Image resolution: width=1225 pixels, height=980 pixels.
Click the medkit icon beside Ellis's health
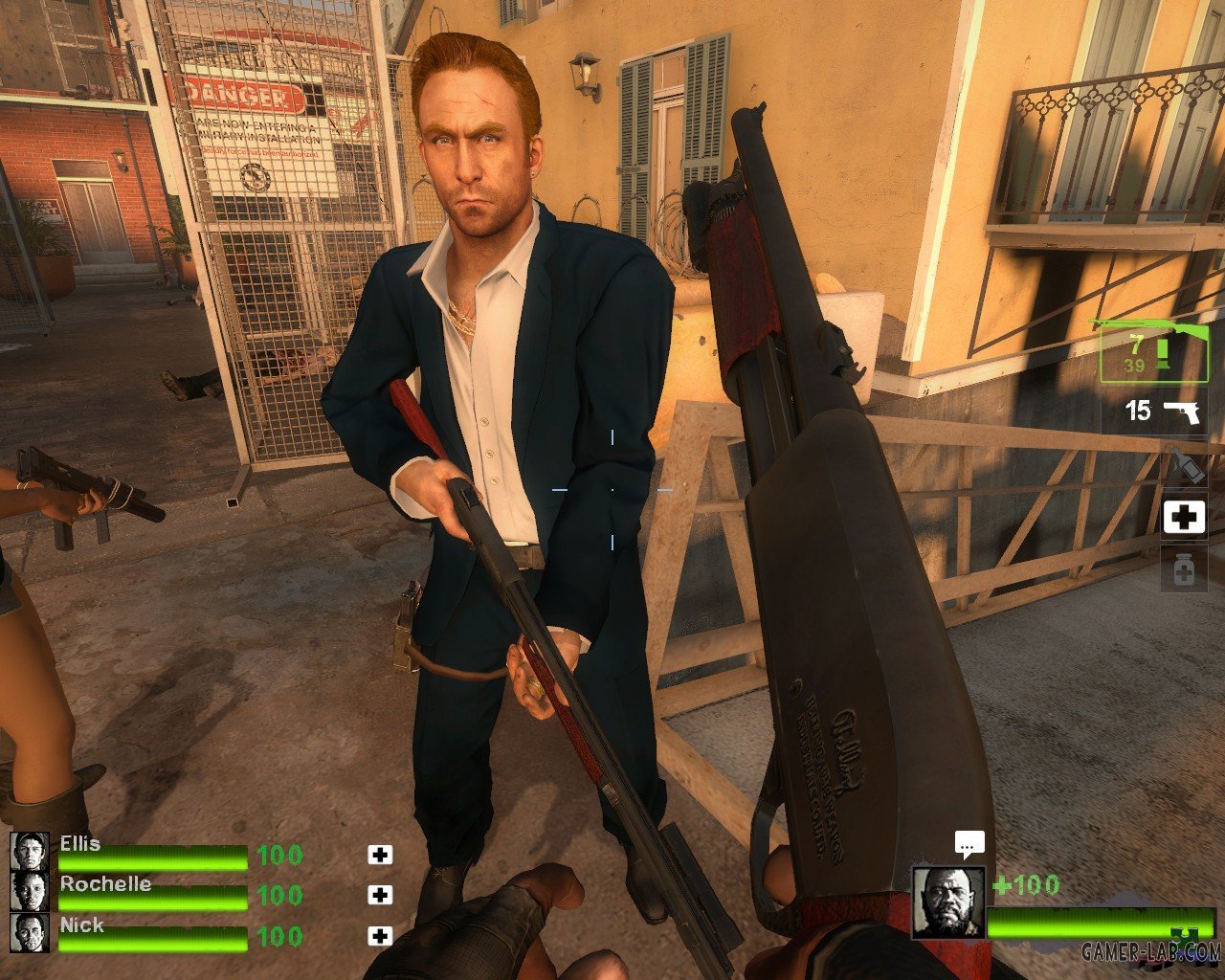380,854
